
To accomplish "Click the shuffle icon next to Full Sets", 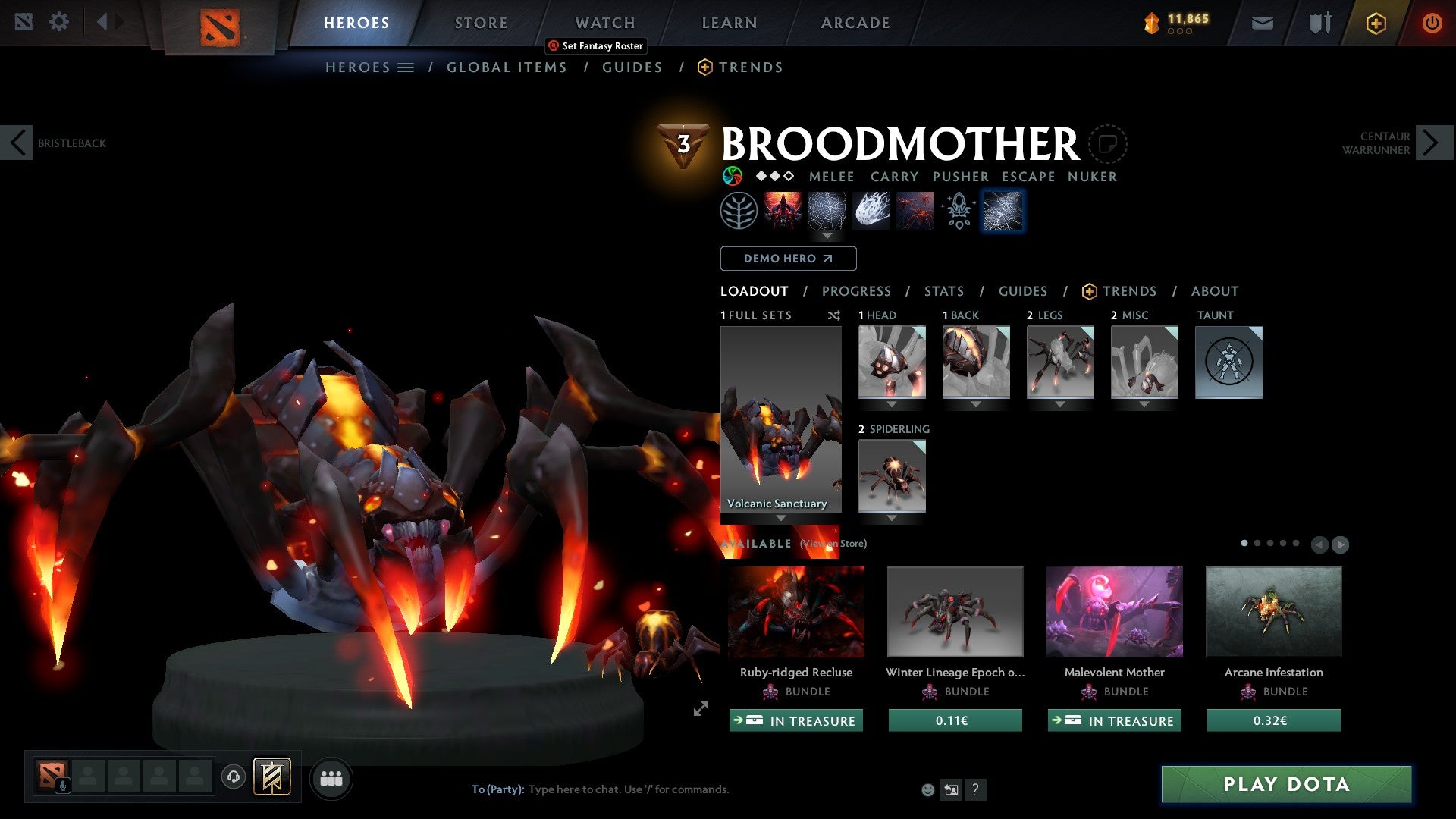I will (833, 315).
